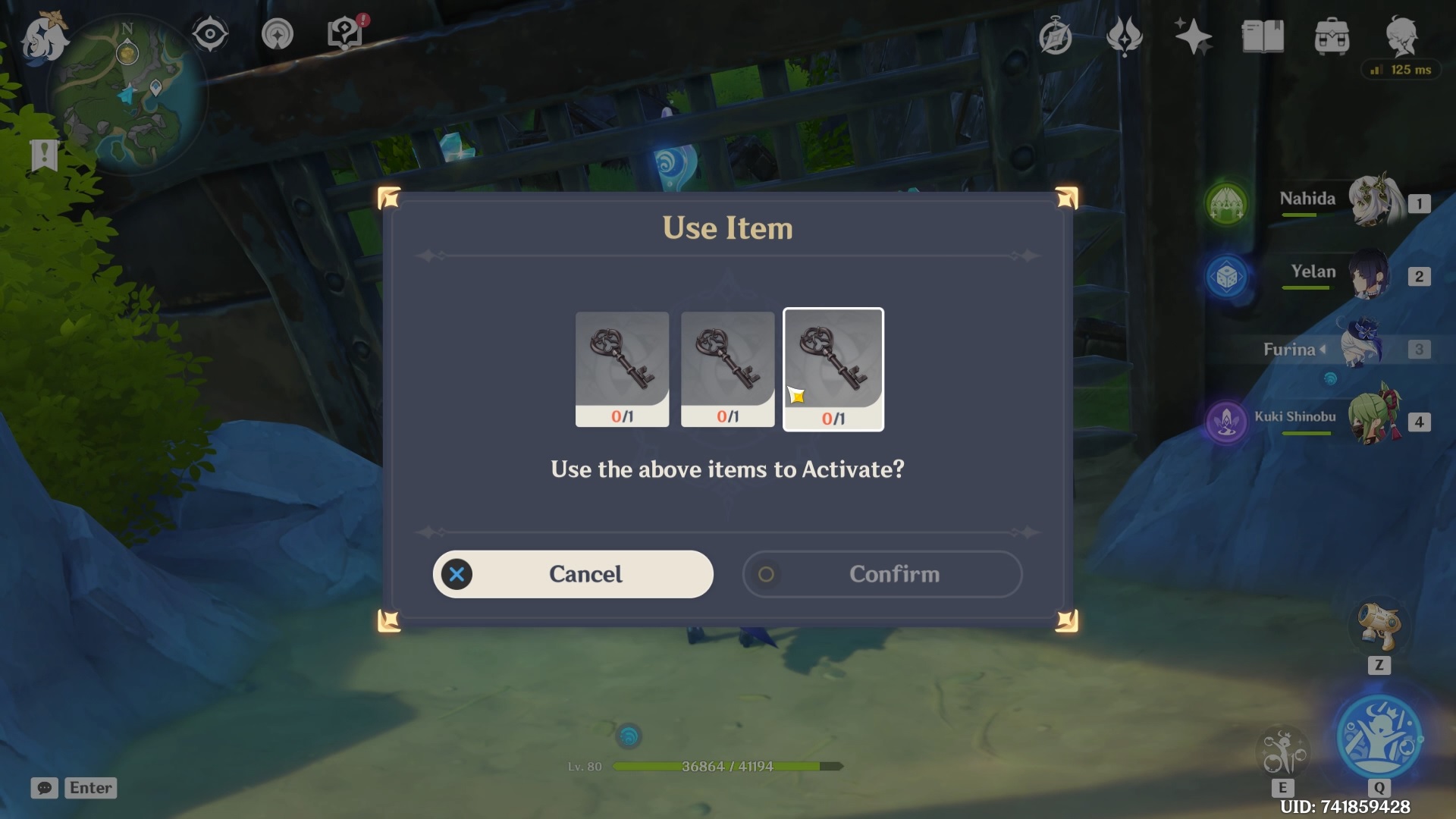
Task: Open the Battle Pass icon
Action: [1124, 36]
